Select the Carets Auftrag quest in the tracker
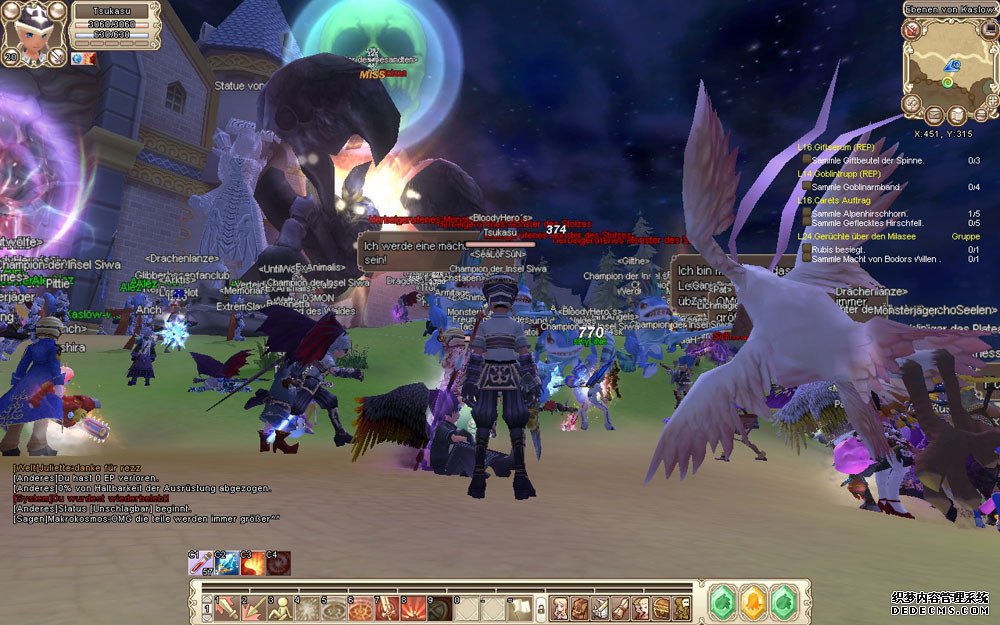The height and width of the screenshot is (625, 1000). click(x=831, y=200)
